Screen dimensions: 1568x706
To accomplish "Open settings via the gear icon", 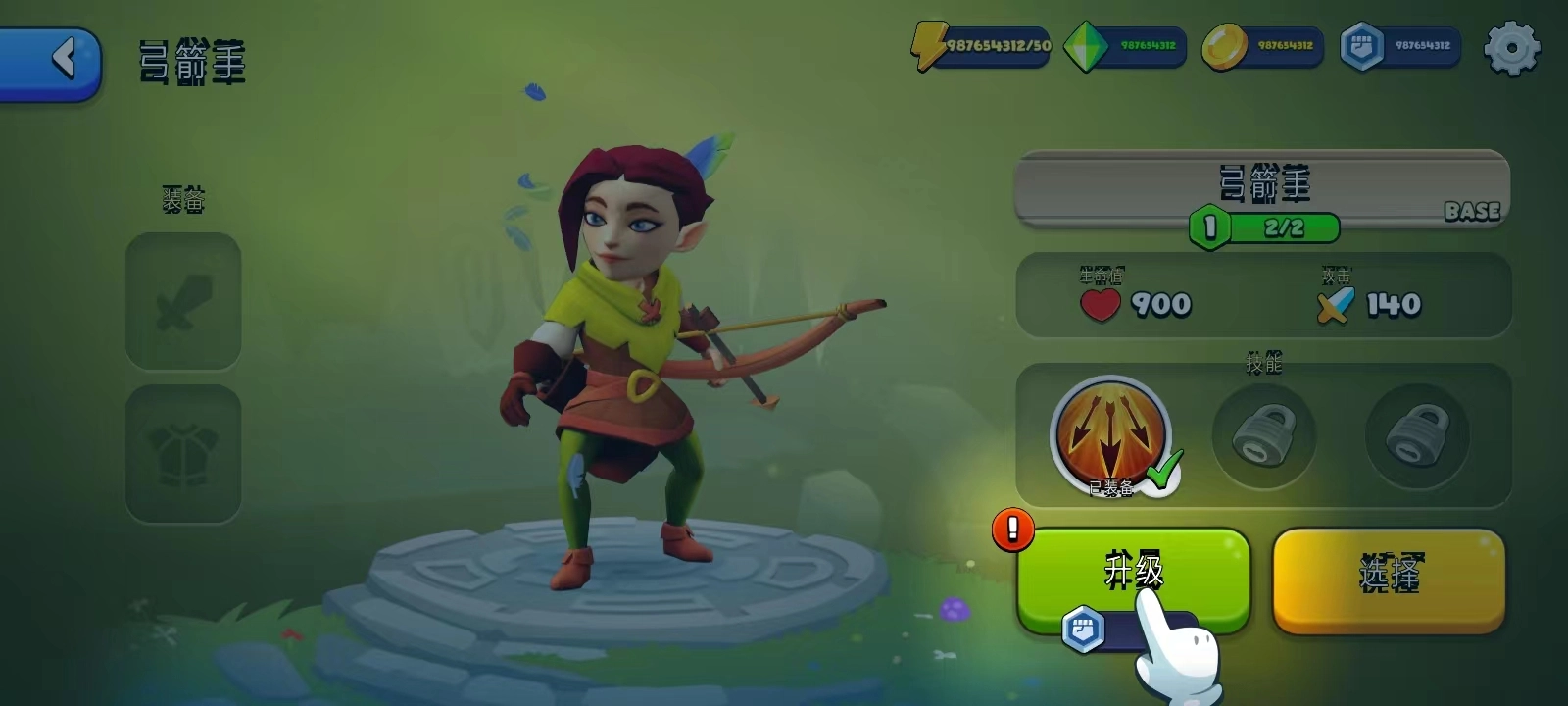I will click(1511, 47).
